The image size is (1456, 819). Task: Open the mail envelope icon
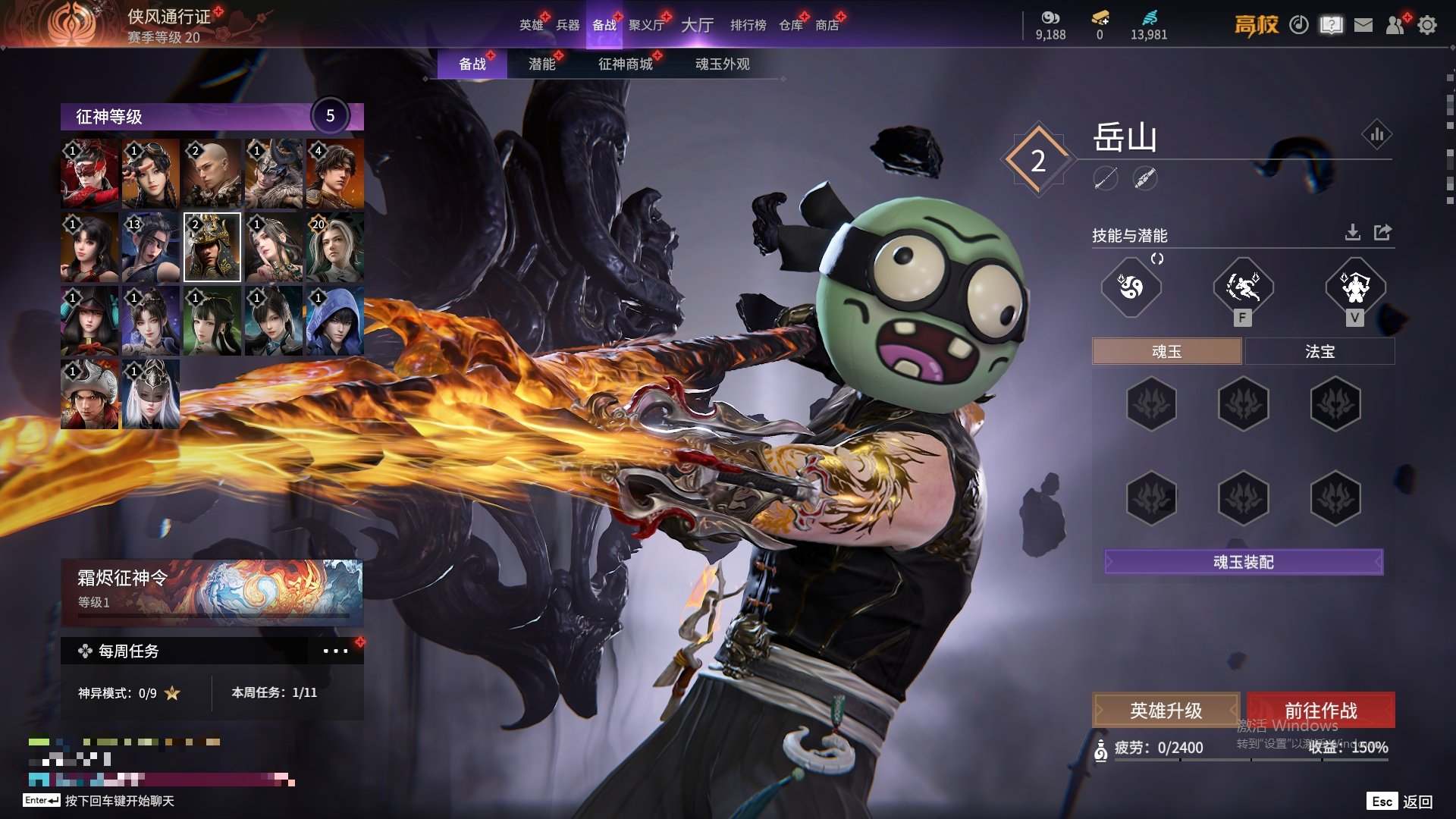click(1363, 25)
